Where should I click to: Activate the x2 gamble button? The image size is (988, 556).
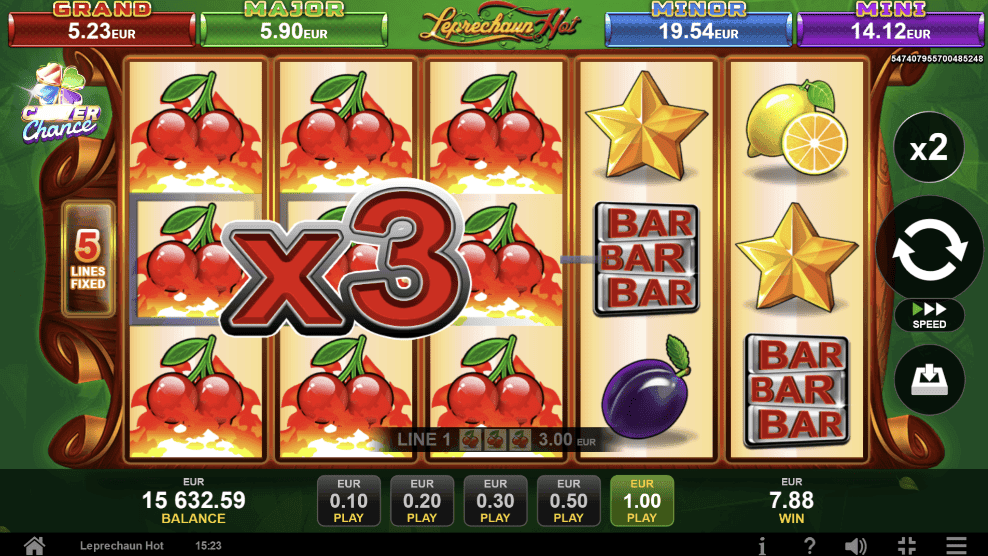[929, 150]
